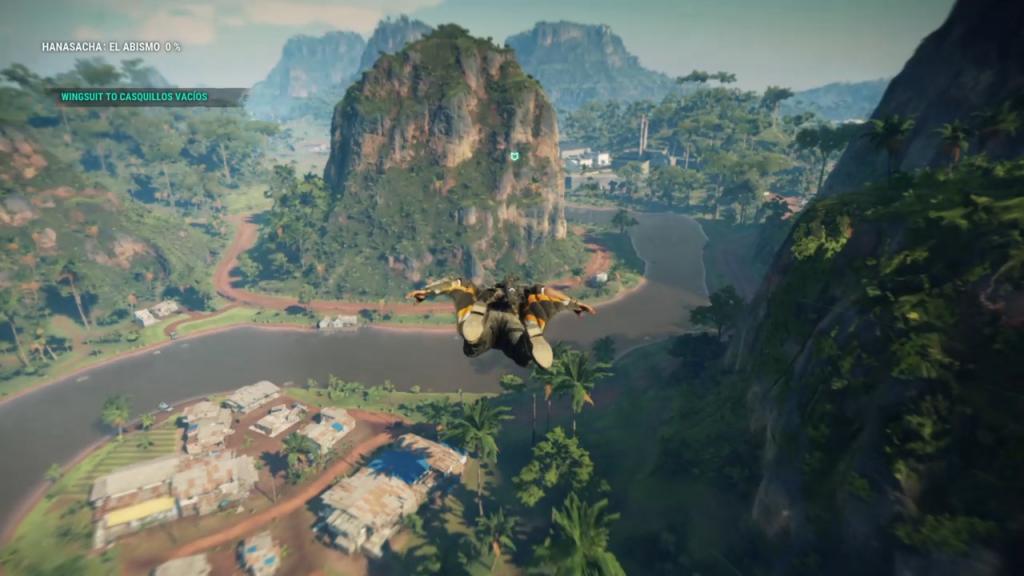Image resolution: width=1024 pixels, height=576 pixels.
Task: Click the green objective waypoint marker
Action: coord(514,156)
